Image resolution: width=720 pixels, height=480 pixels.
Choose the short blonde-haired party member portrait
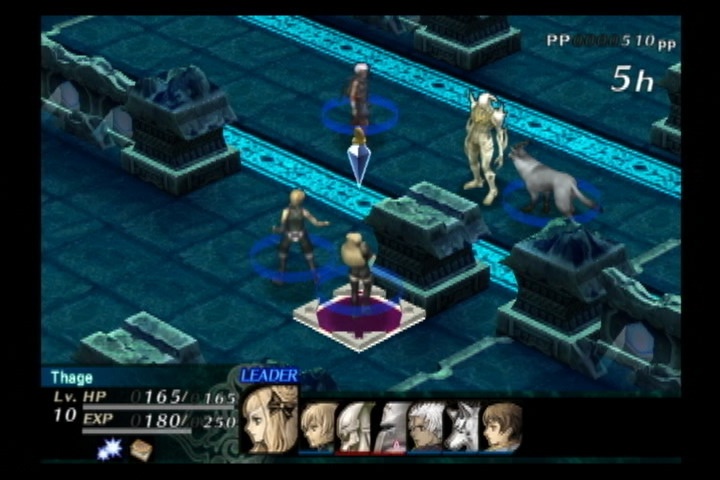click(318, 427)
